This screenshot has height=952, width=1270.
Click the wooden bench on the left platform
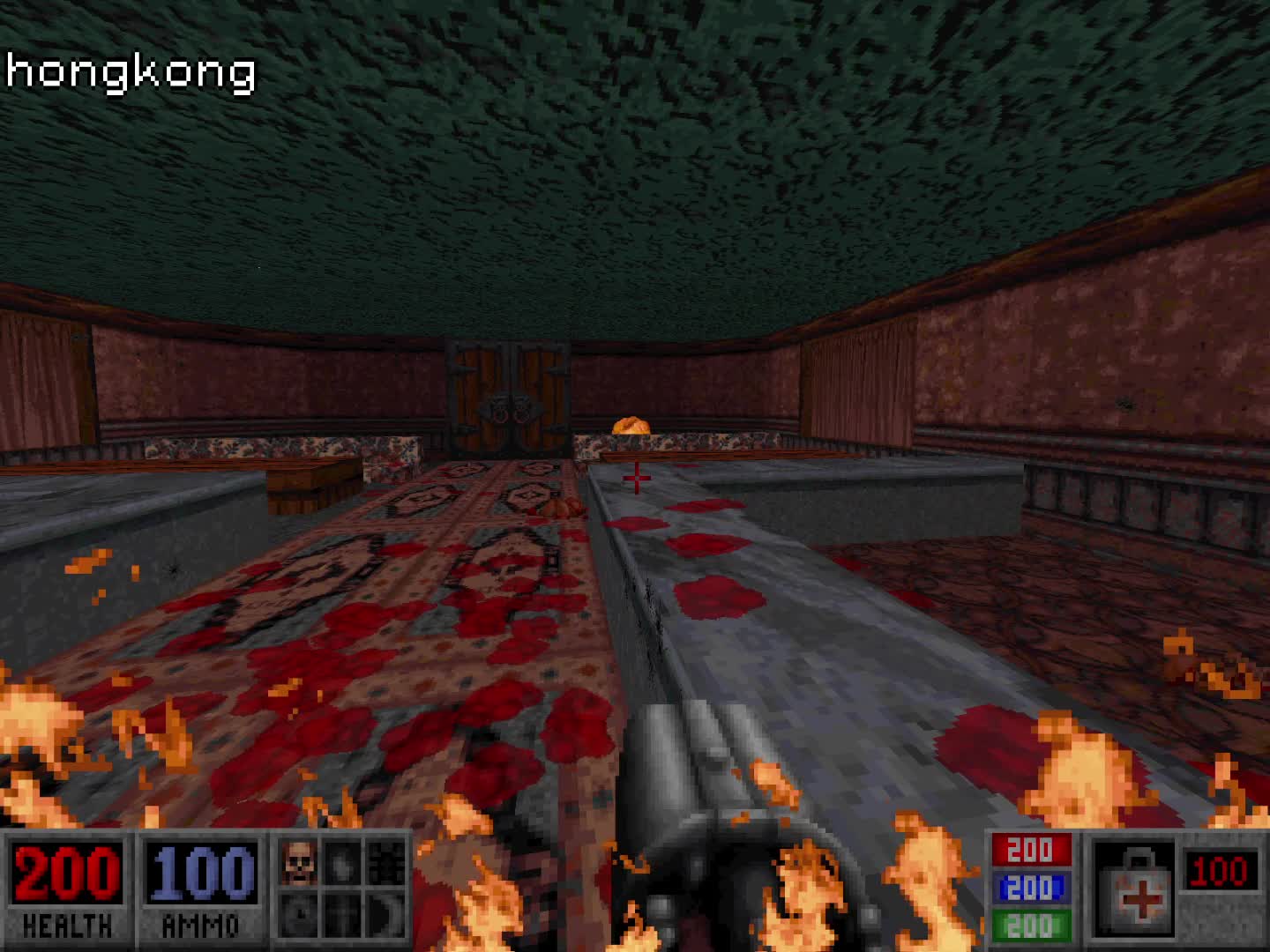pyautogui.click(x=304, y=480)
